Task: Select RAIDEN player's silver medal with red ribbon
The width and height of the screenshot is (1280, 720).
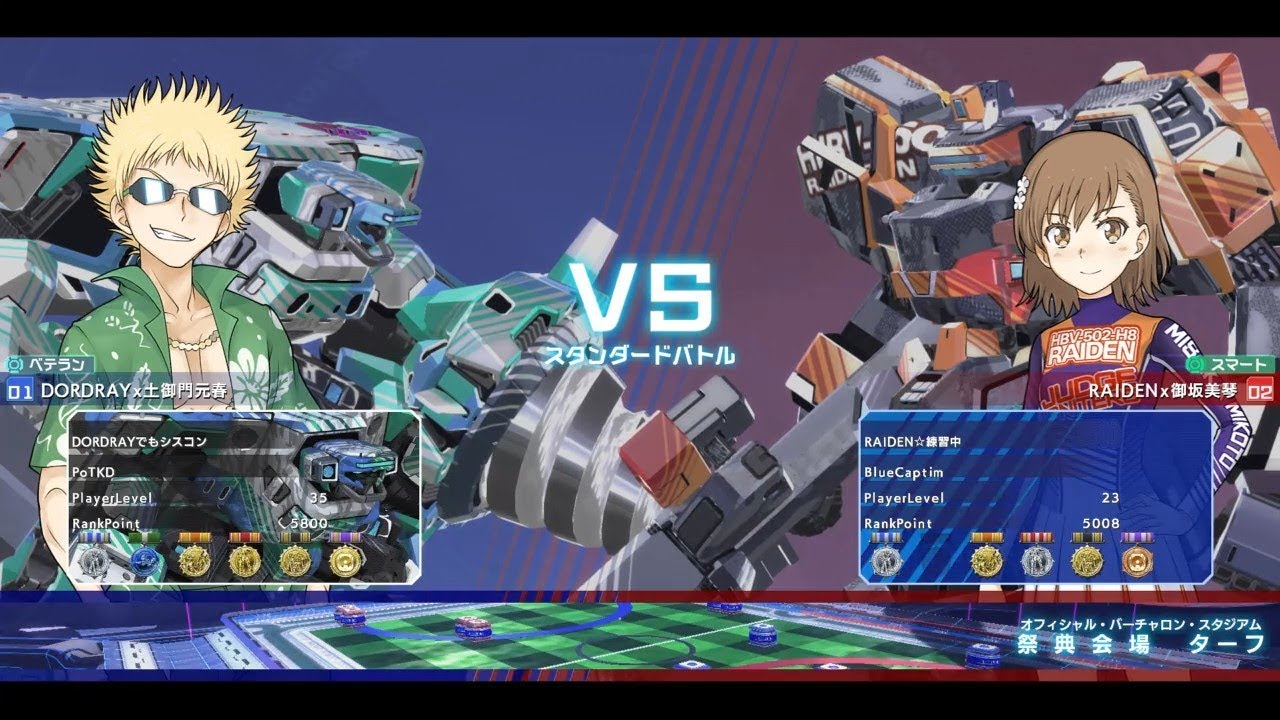Action: point(1036,562)
